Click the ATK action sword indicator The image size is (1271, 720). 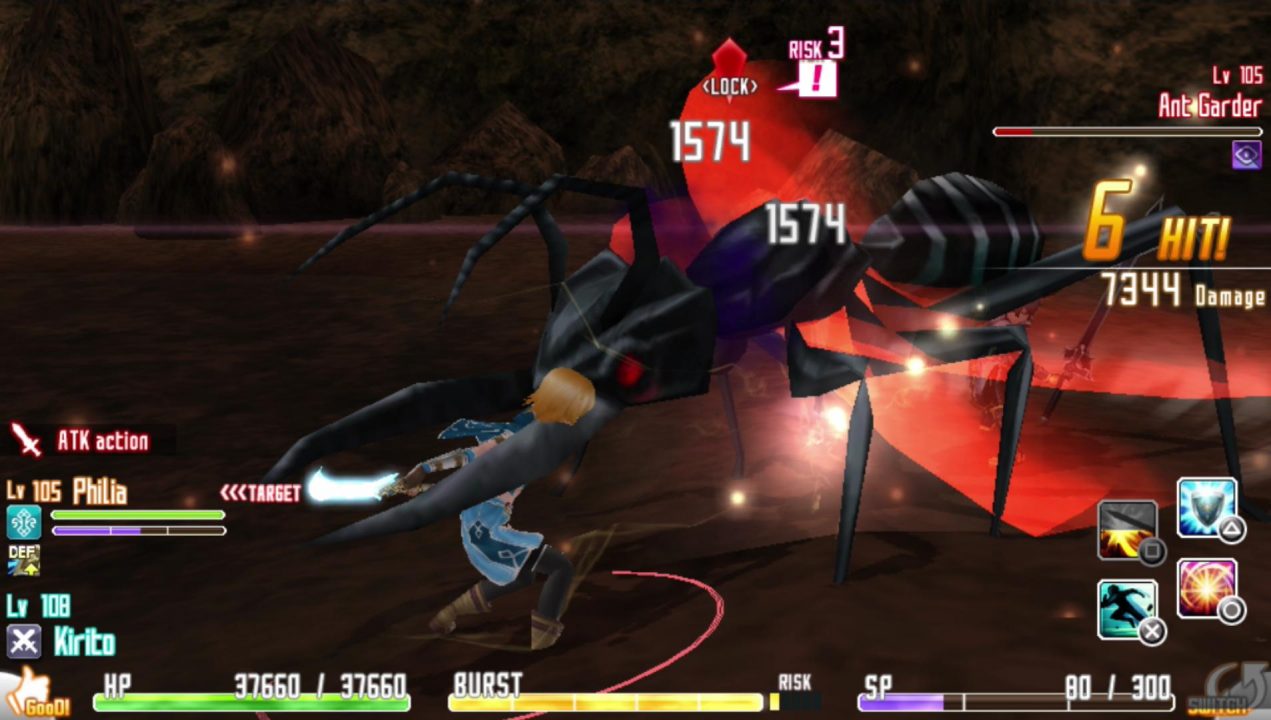pos(24,439)
